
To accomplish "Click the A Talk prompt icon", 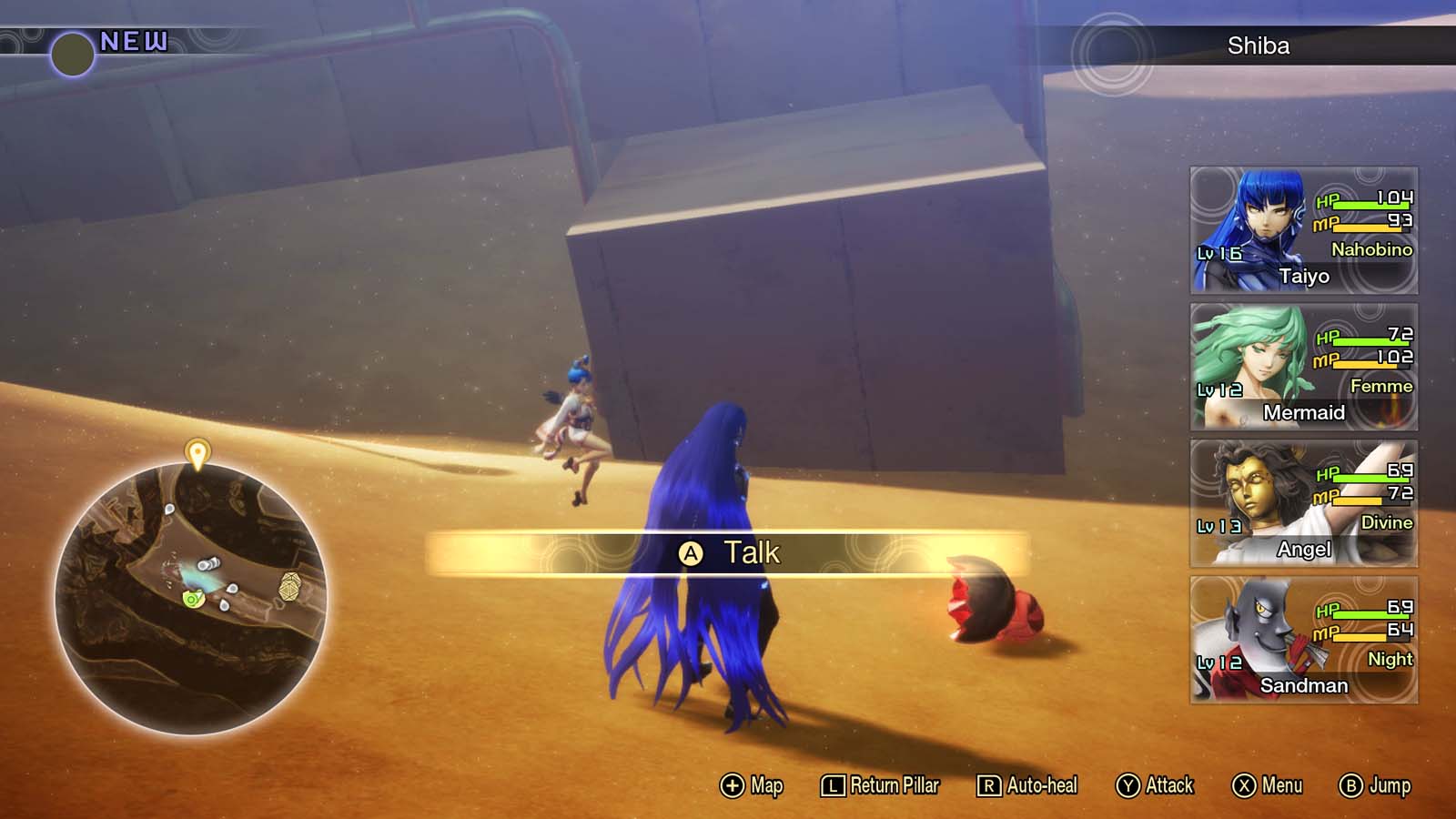I will click(x=693, y=553).
